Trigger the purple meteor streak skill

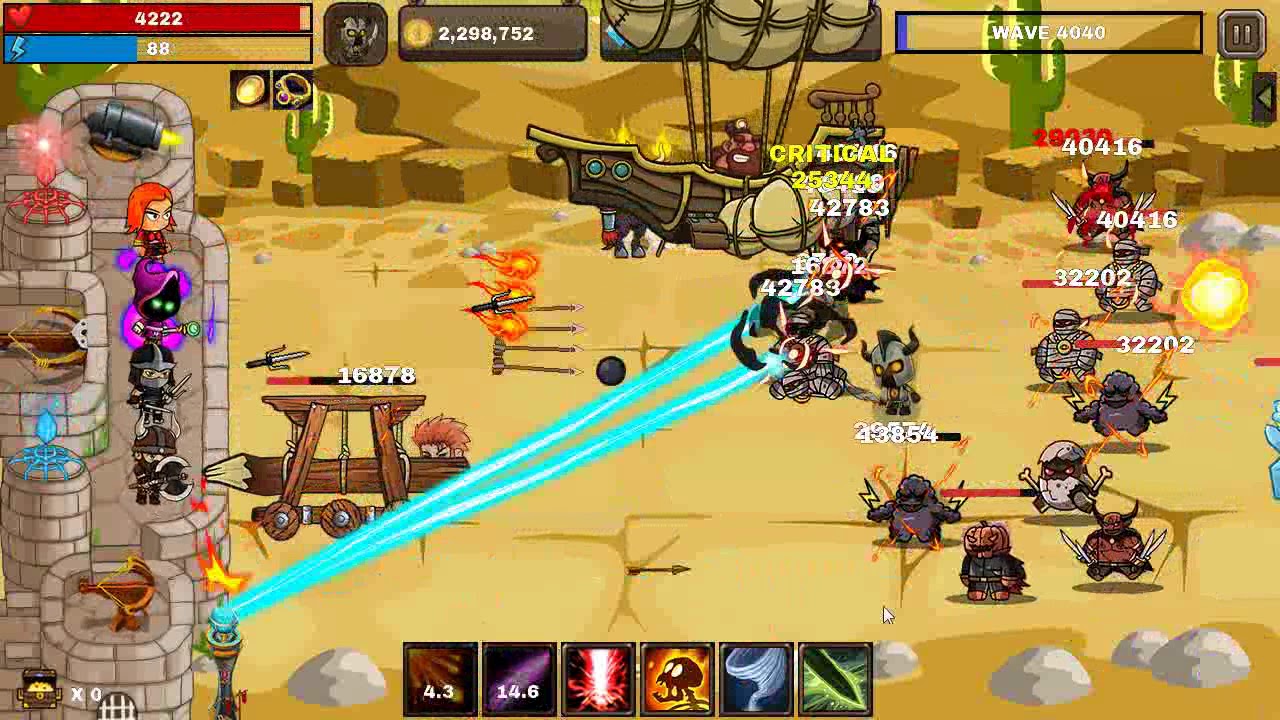click(519, 680)
